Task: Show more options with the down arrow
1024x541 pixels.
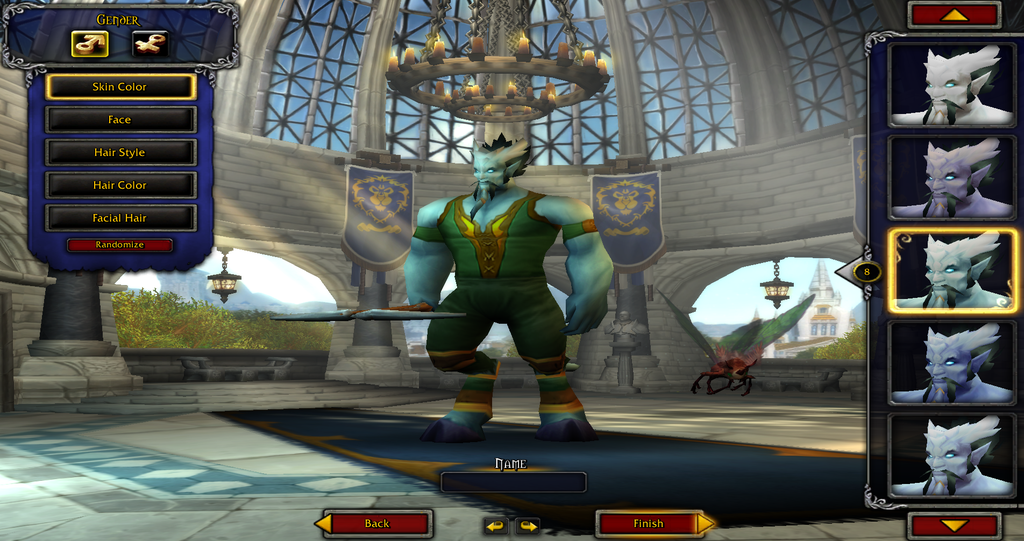Action: click(x=954, y=525)
